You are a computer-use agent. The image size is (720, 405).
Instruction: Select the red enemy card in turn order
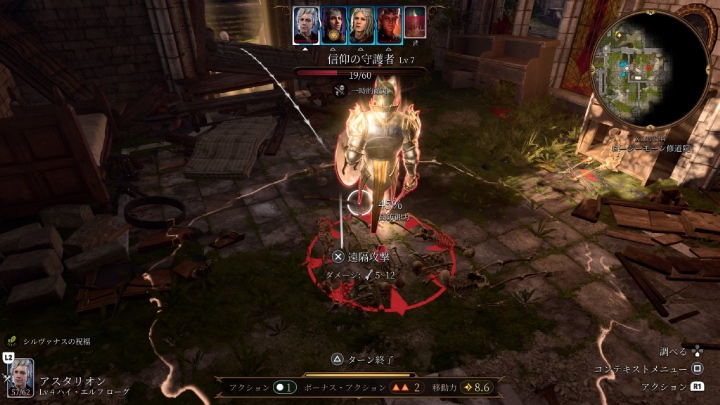point(414,25)
